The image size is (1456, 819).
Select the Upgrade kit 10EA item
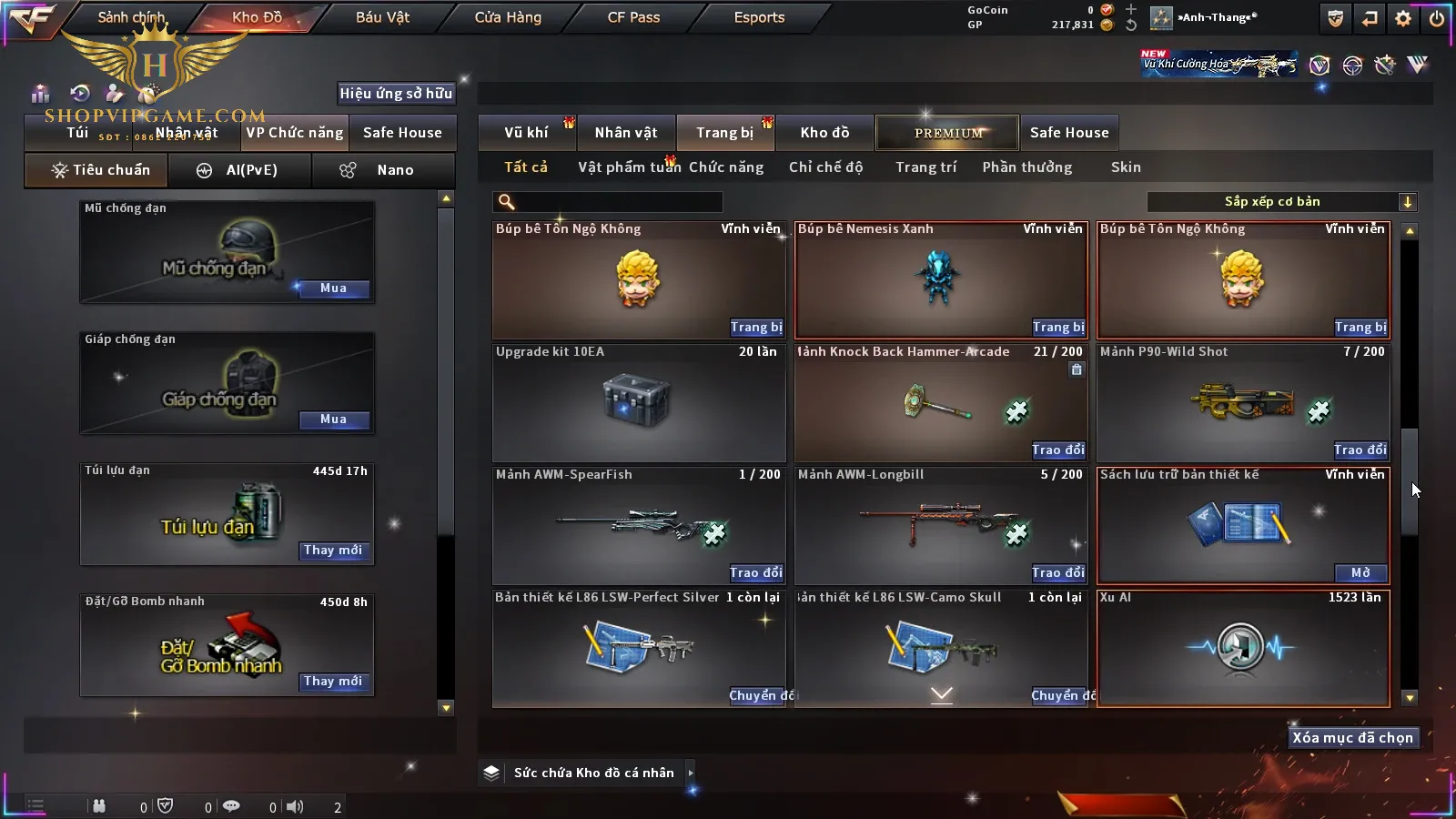pos(638,402)
